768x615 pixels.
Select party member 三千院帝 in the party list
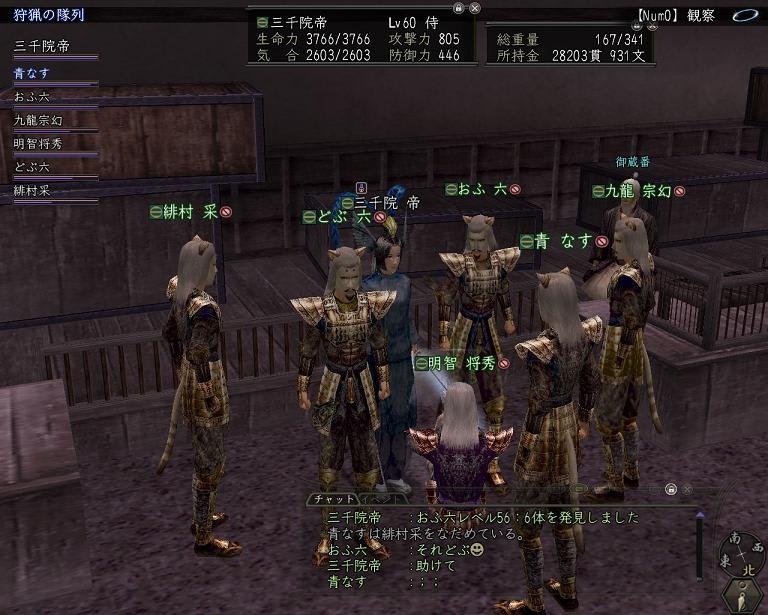42,47
